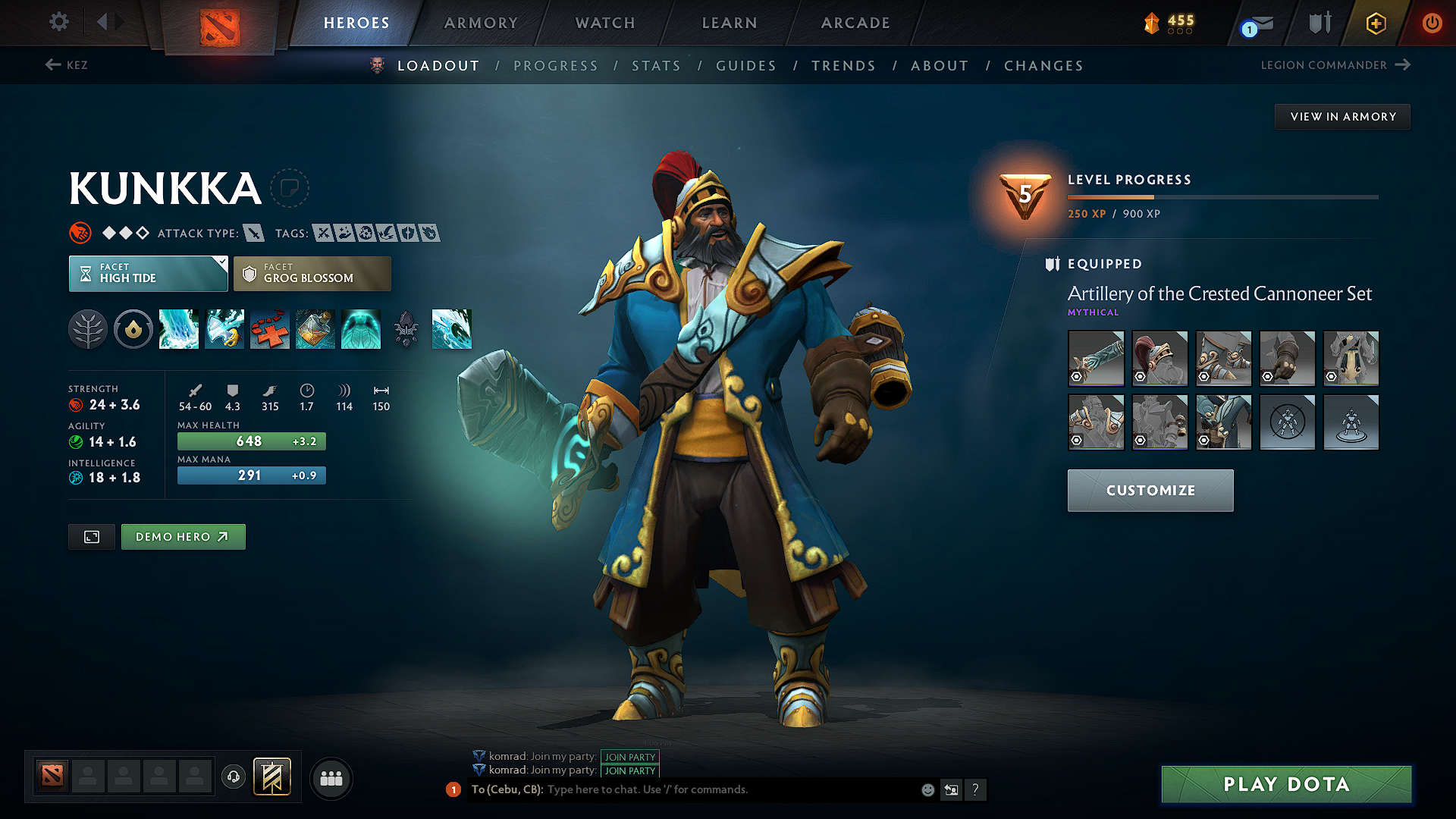Screen dimensions: 1456x819
Task: Toggle fullscreen hero preview button
Action: coord(91,536)
